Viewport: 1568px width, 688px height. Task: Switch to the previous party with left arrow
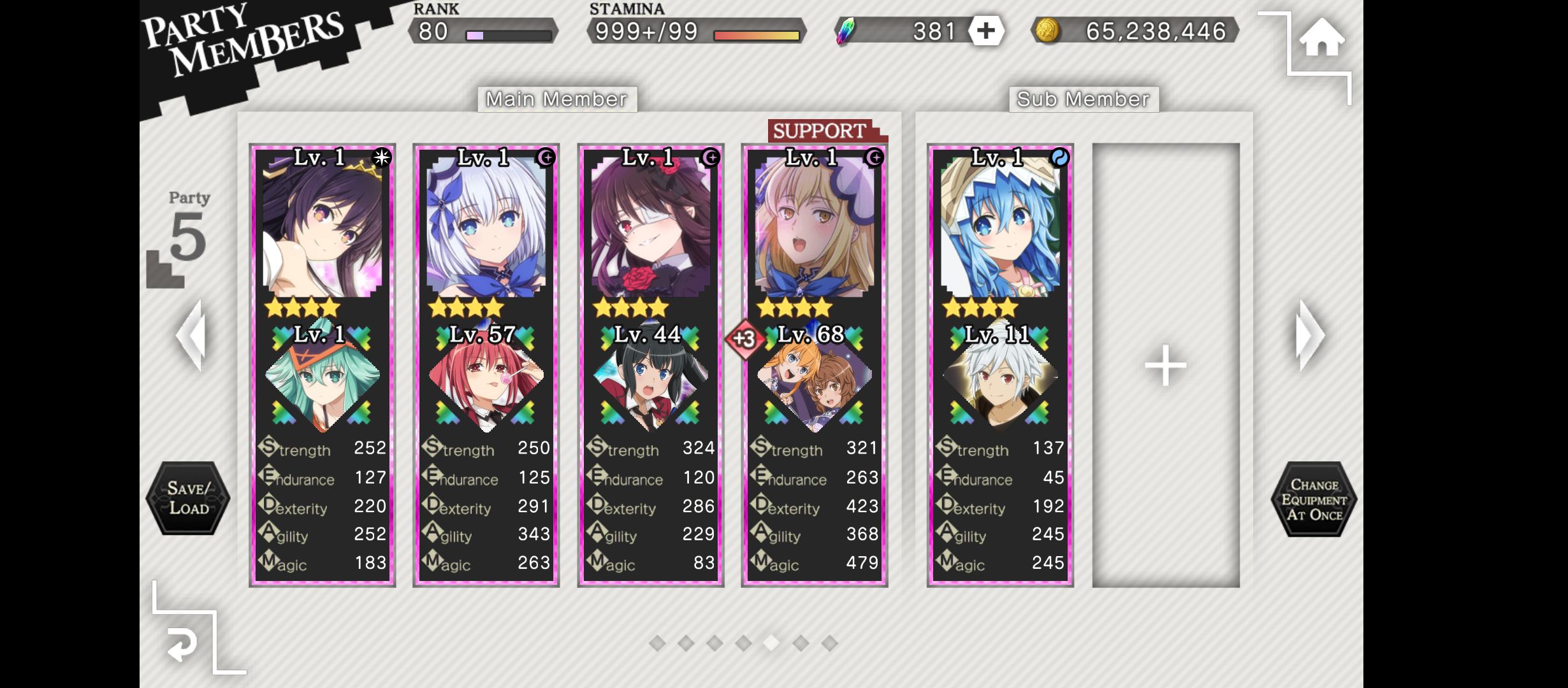pyautogui.click(x=191, y=335)
